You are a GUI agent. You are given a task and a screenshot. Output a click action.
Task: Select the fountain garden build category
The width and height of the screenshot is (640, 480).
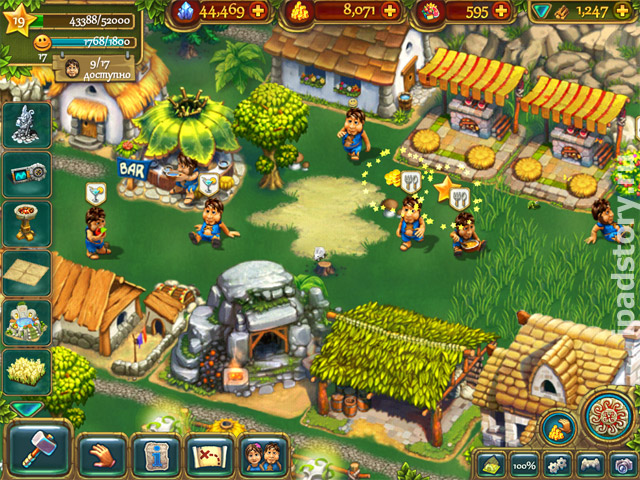pyautogui.click(x=27, y=321)
